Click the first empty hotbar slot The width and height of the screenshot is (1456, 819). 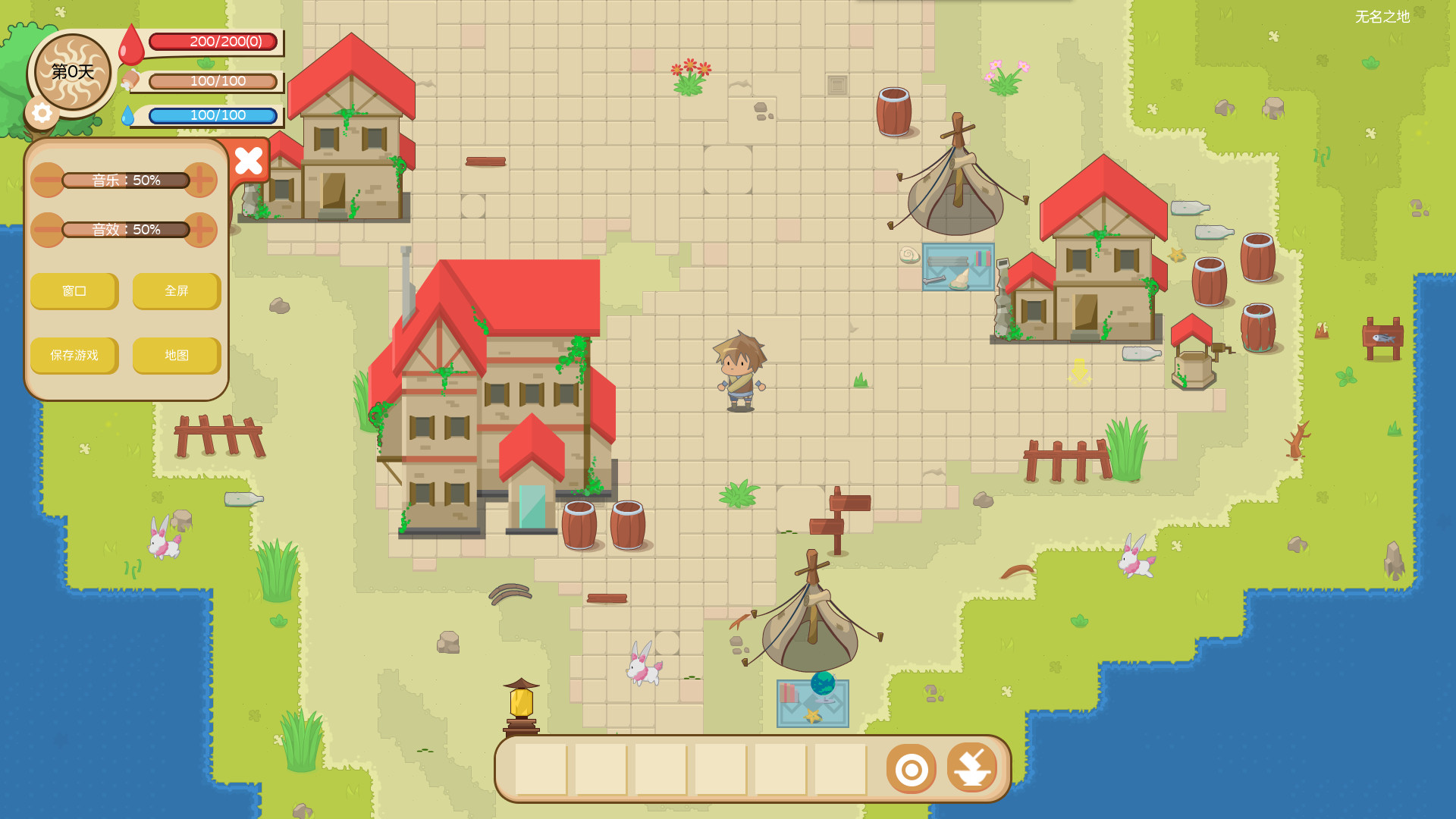point(540,768)
